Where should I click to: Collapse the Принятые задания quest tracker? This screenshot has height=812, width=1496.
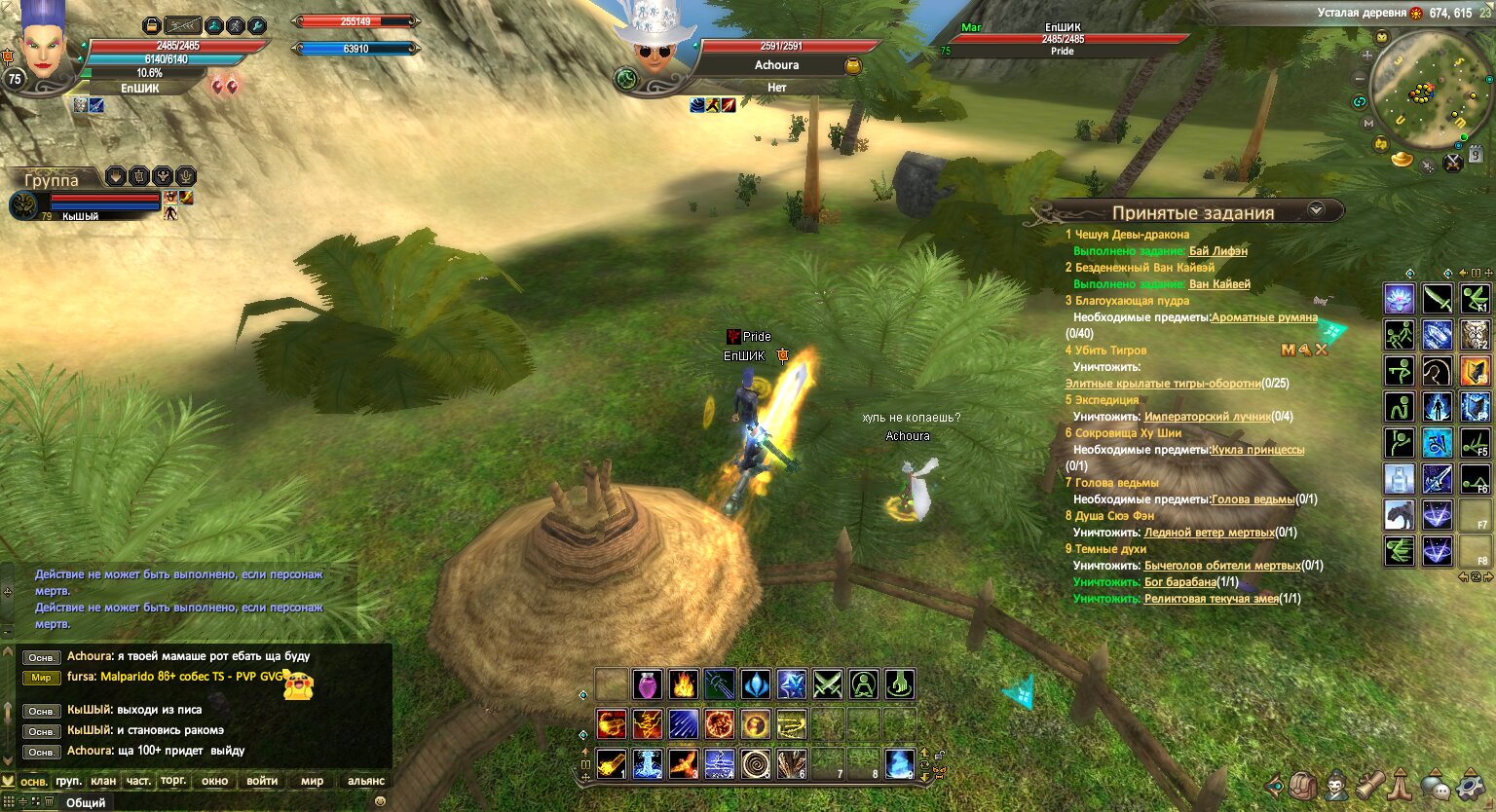pos(1317,209)
